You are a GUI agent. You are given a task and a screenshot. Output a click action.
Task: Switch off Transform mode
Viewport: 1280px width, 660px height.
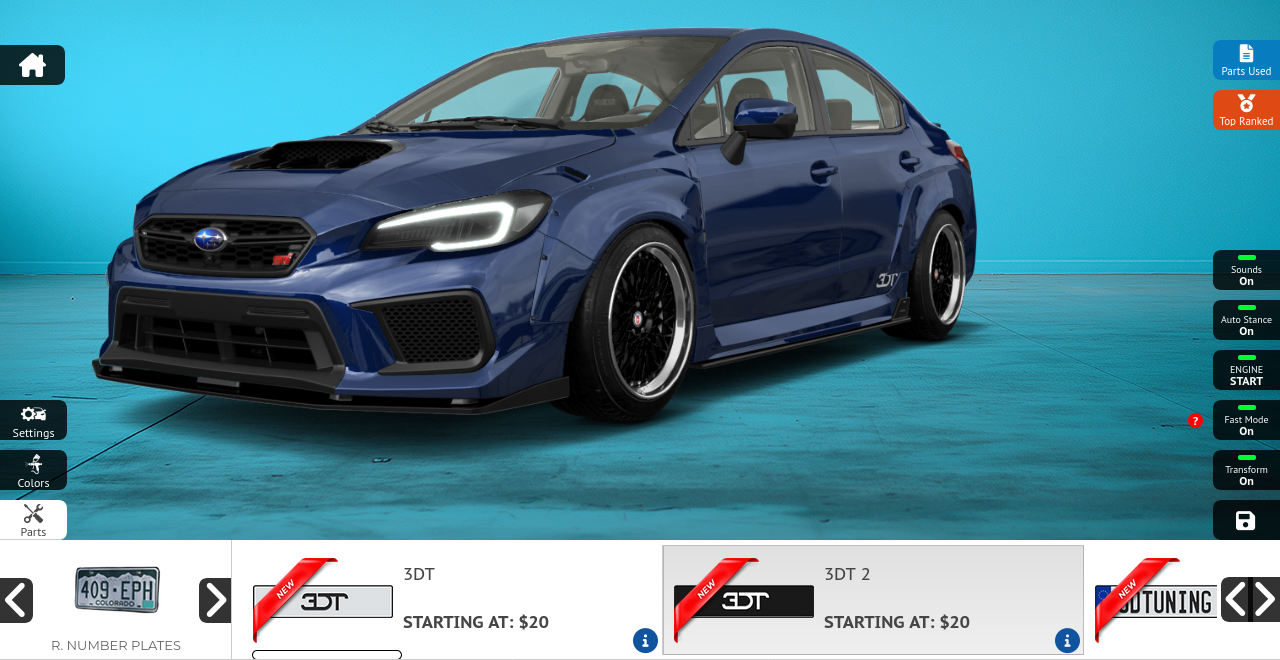(x=1246, y=470)
